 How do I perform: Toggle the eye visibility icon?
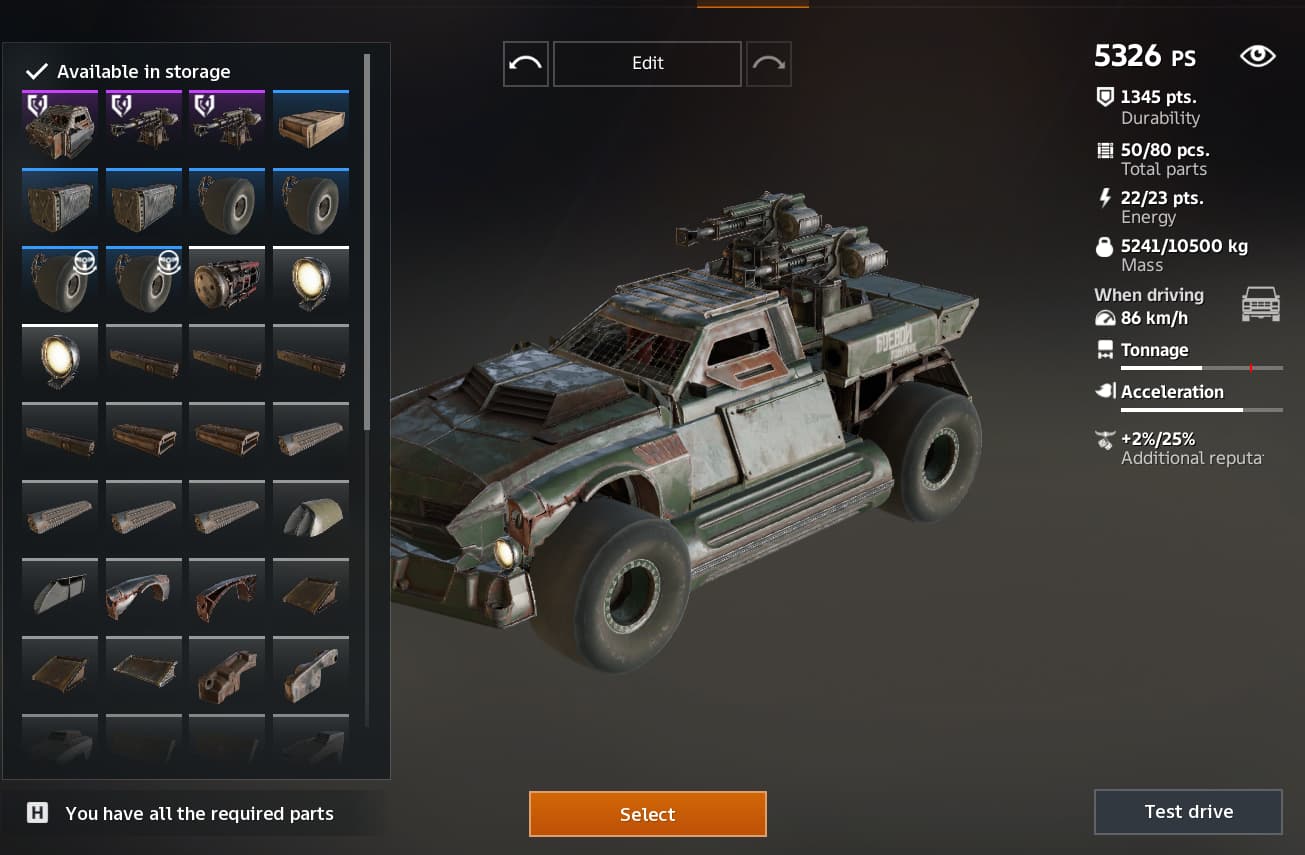1257,56
